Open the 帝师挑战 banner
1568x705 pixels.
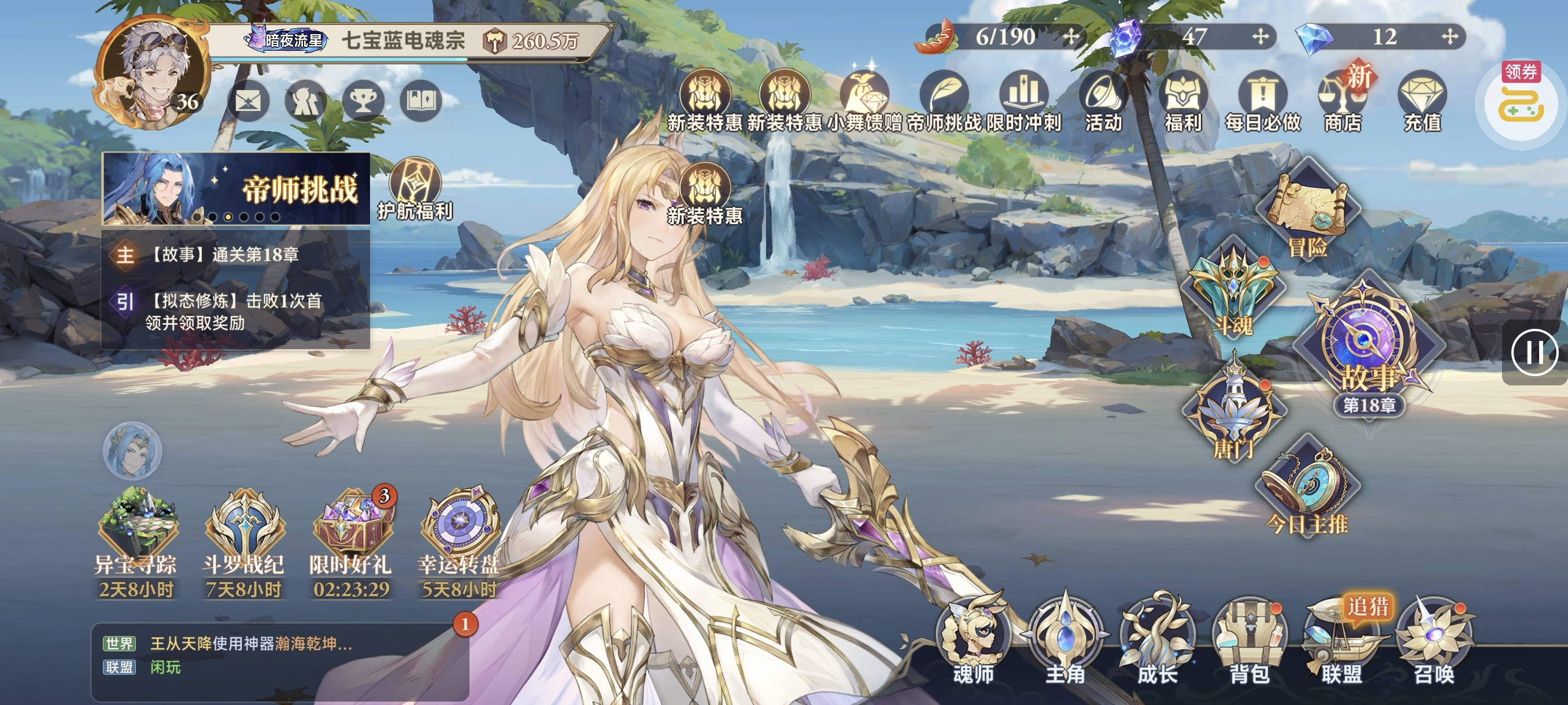(x=236, y=188)
